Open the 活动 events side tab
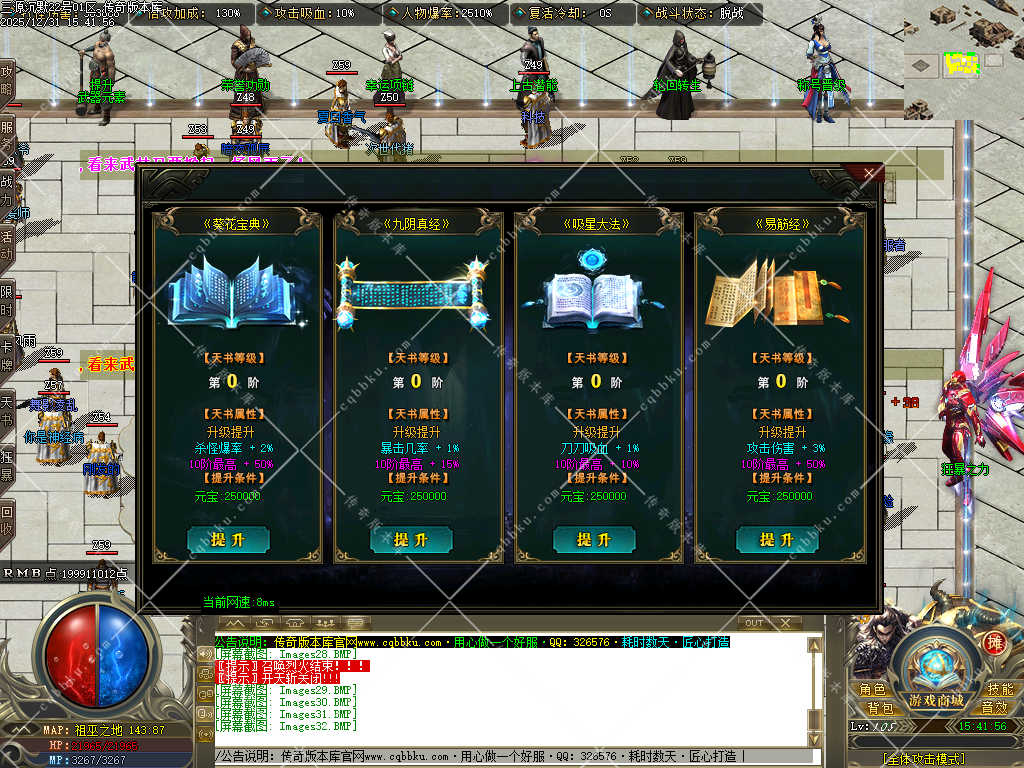This screenshot has width=1024, height=768. [x=8, y=243]
